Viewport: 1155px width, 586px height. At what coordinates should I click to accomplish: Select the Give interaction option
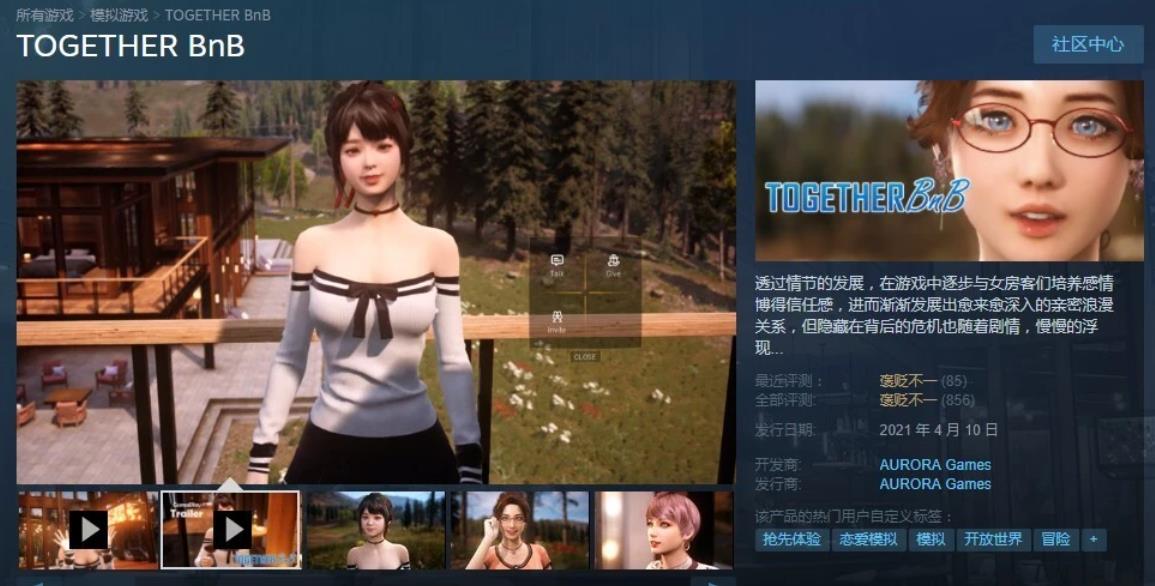tap(613, 265)
